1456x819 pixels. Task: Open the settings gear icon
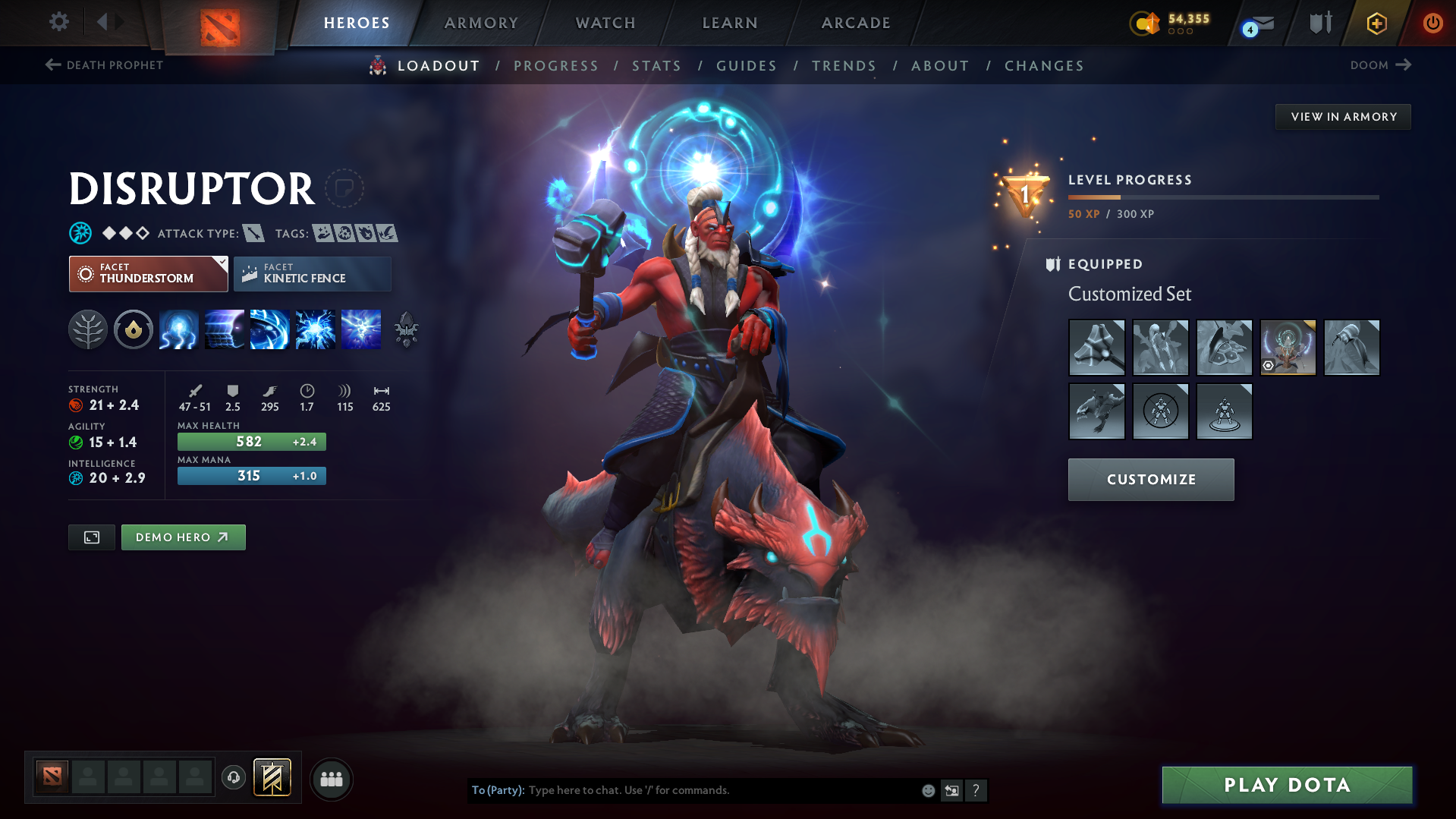coord(58,22)
